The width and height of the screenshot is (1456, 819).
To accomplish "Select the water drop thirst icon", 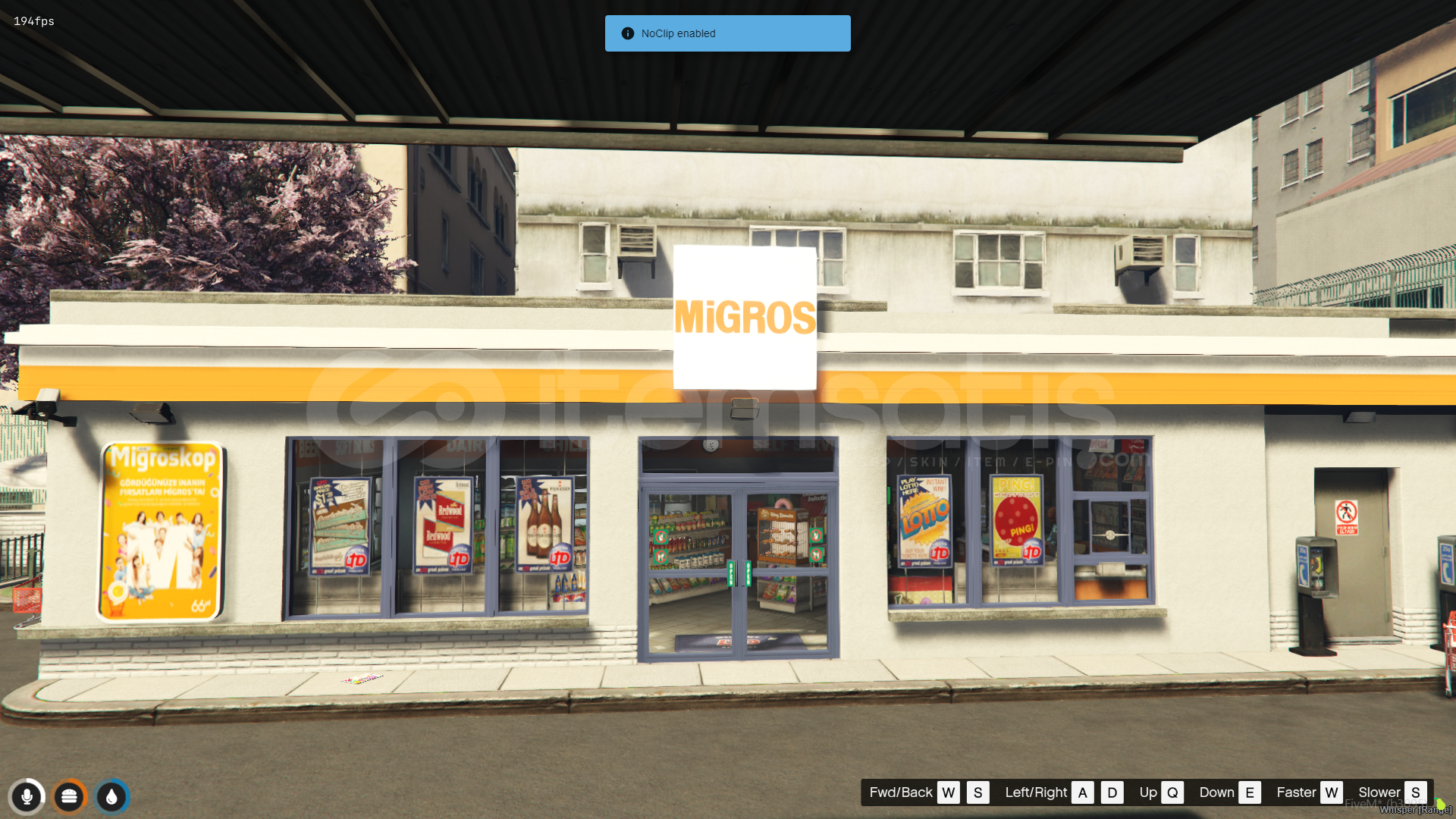I will [112, 797].
